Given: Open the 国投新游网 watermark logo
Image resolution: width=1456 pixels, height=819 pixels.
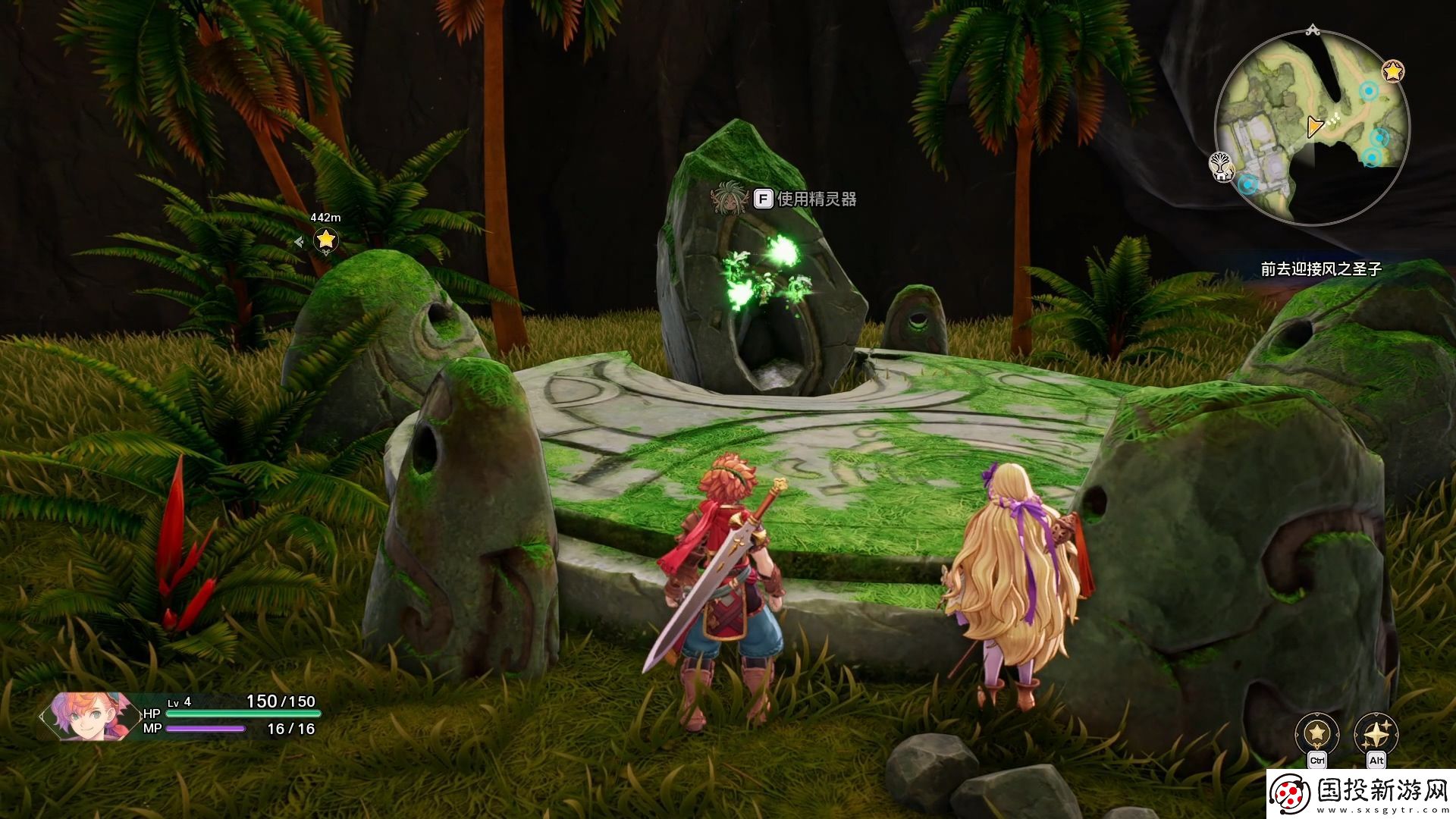Looking at the screenshot, I should (1360, 794).
